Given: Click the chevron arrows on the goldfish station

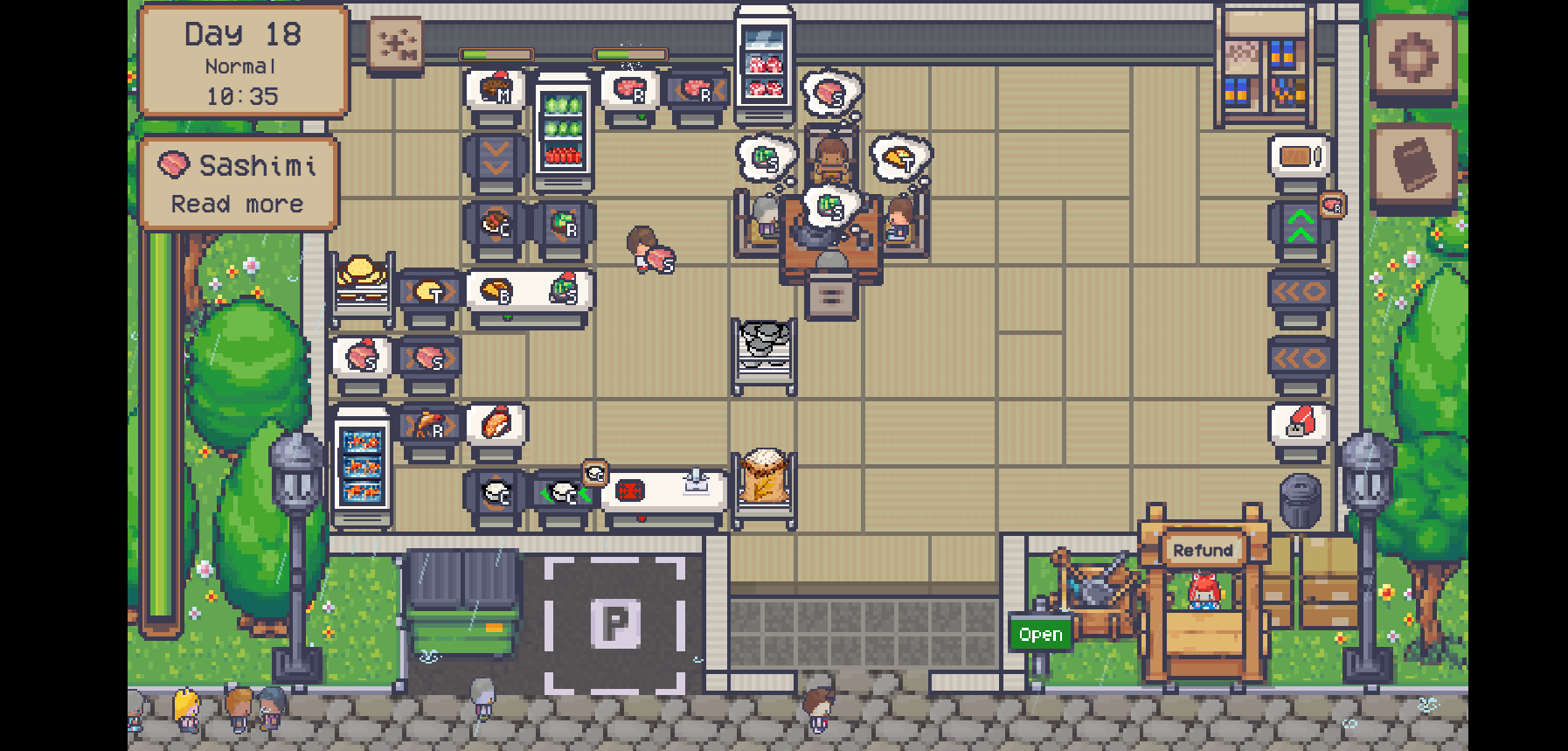Looking at the screenshot, I should [432, 426].
